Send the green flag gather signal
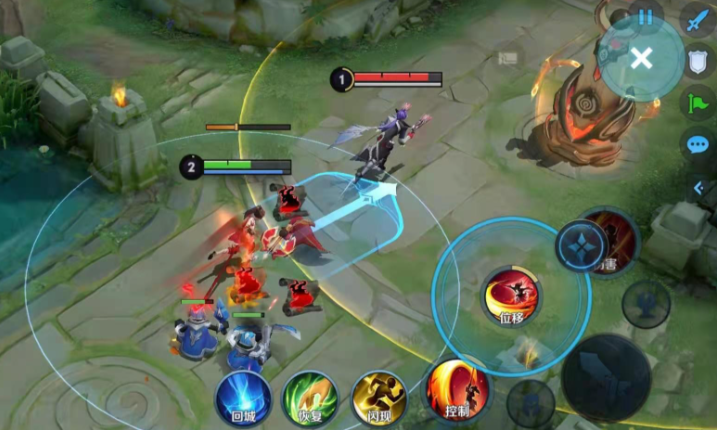Screen dimensions: 717x430 697,102
